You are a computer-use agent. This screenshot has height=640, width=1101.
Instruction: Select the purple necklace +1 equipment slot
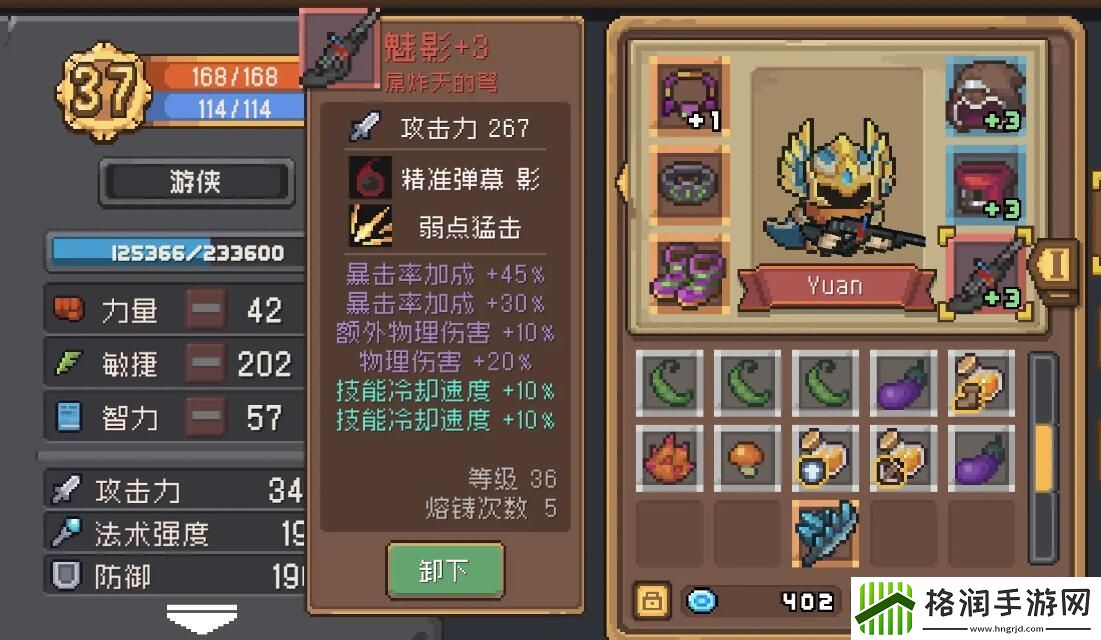tap(689, 96)
